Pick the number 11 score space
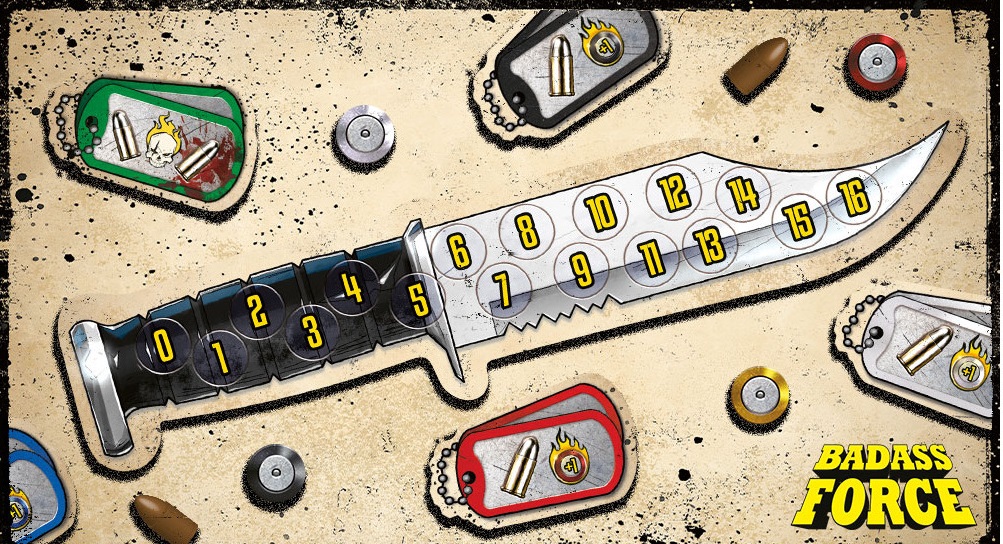The width and height of the screenshot is (1003, 544). (x=652, y=259)
